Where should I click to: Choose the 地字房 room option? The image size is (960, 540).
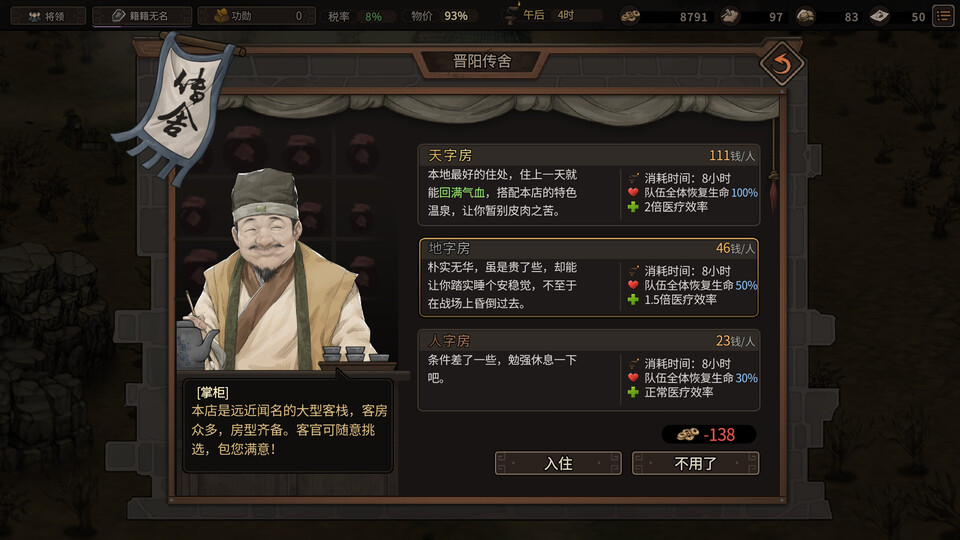[x=588, y=277]
